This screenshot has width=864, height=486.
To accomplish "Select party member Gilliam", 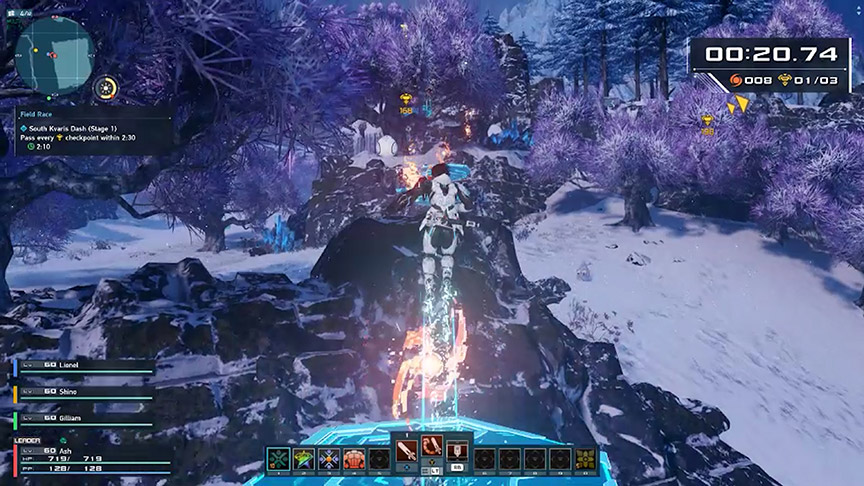I will pyautogui.click(x=85, y=418).
